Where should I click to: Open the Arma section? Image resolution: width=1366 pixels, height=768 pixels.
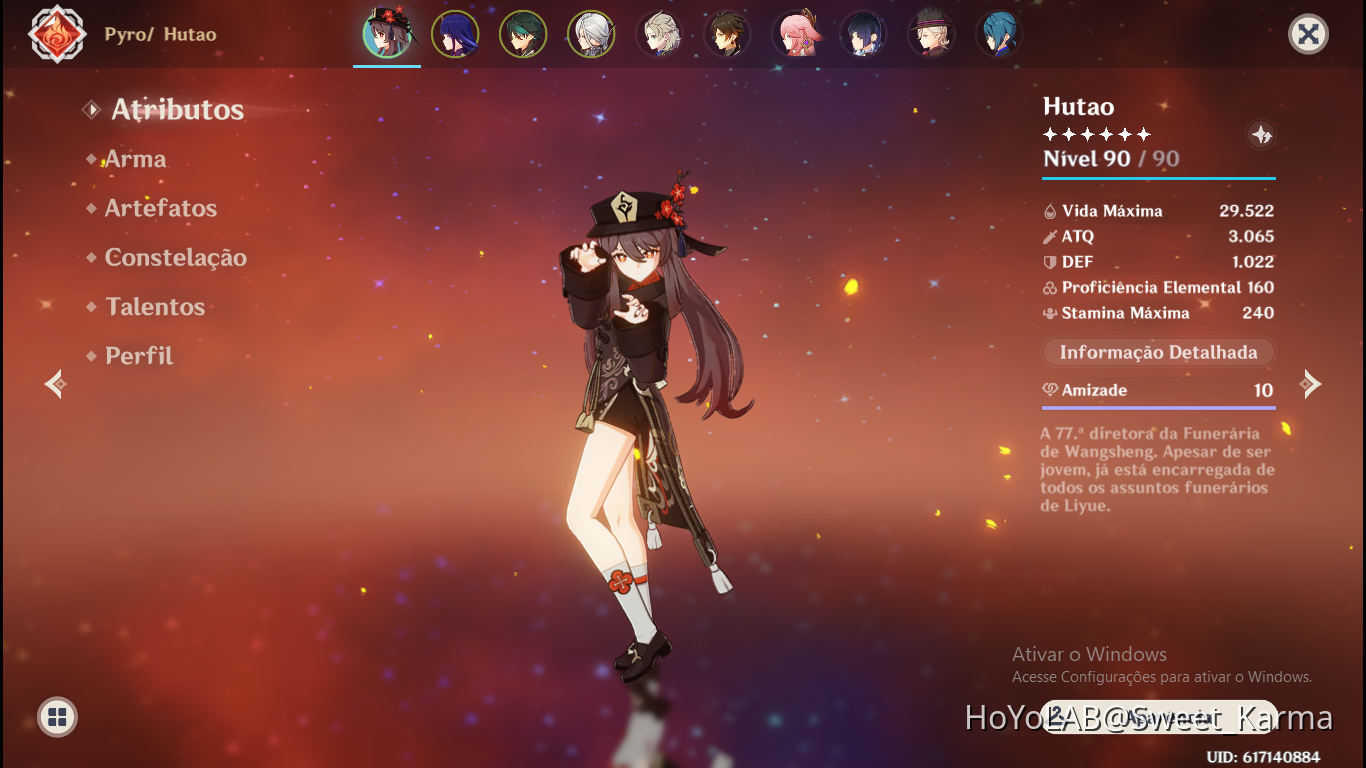135,158
